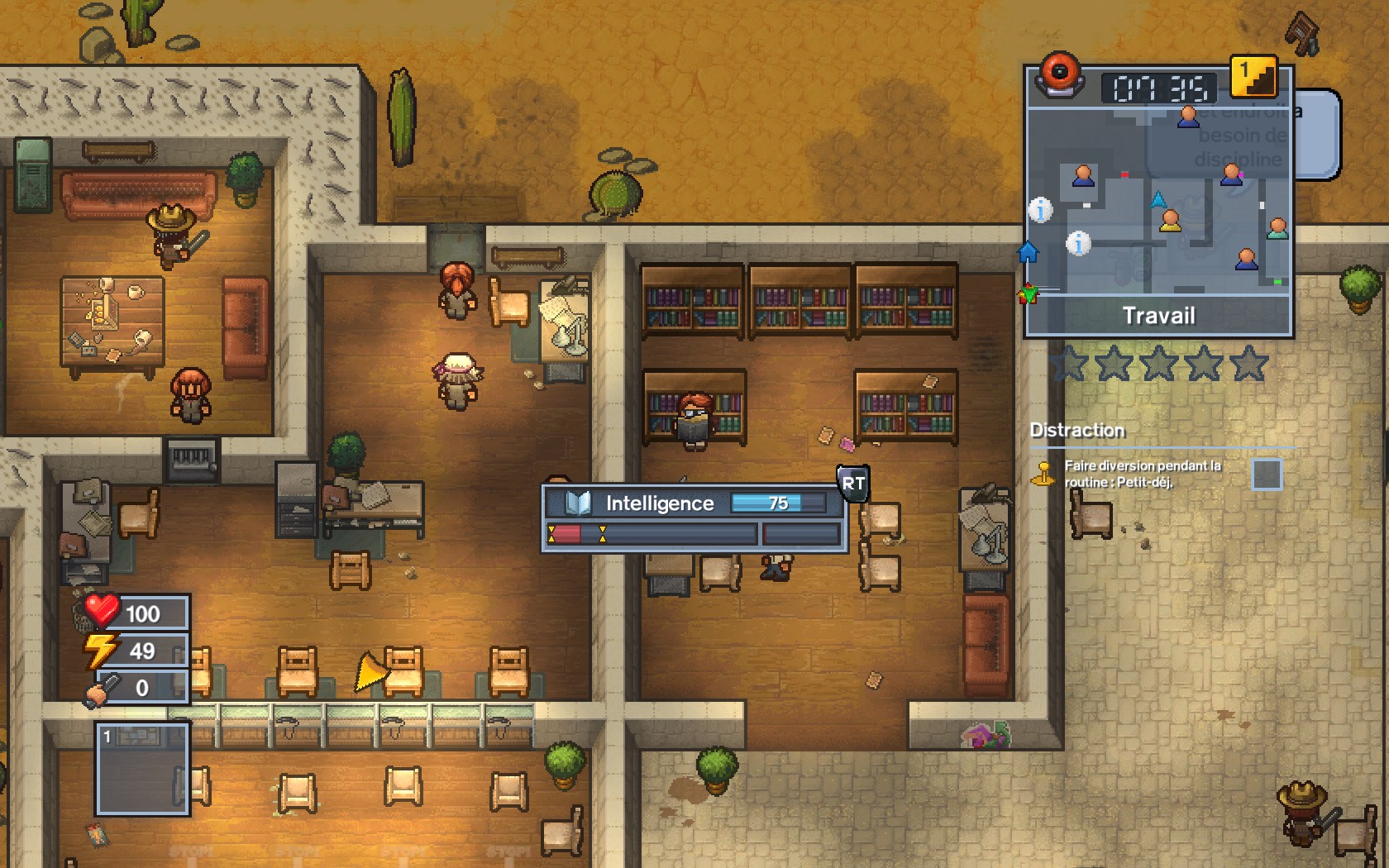Click the blue house marker on minimap

click(x=1028, y=252)
